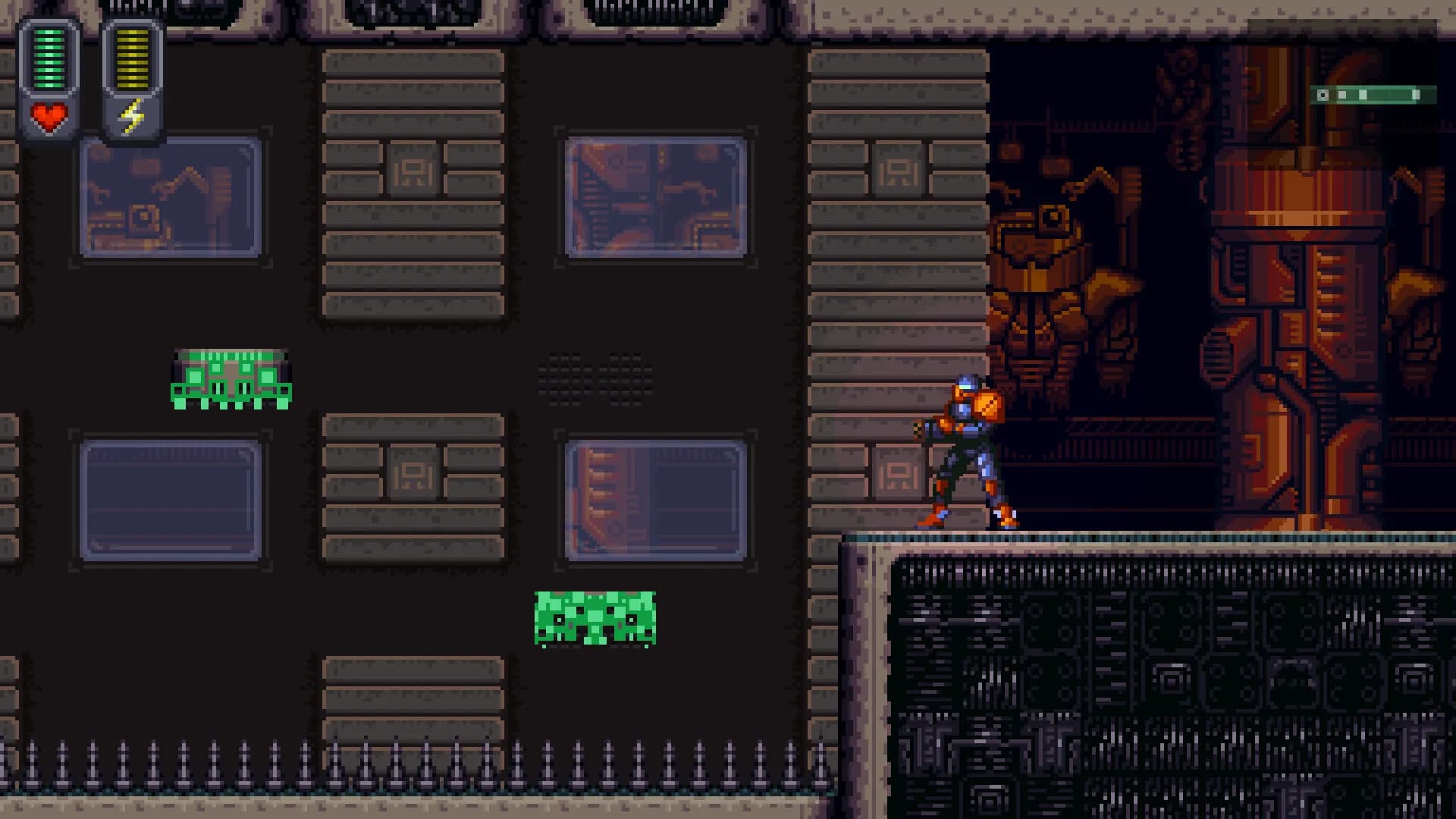Select the green health gauge segments

tap(49, 57)
